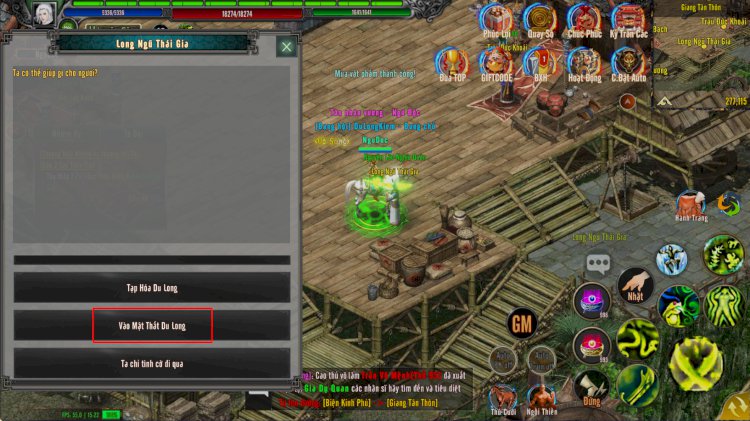Open the Hoạt Động activities menu
This screenshot has height=421, width=750.
(584, 64)
